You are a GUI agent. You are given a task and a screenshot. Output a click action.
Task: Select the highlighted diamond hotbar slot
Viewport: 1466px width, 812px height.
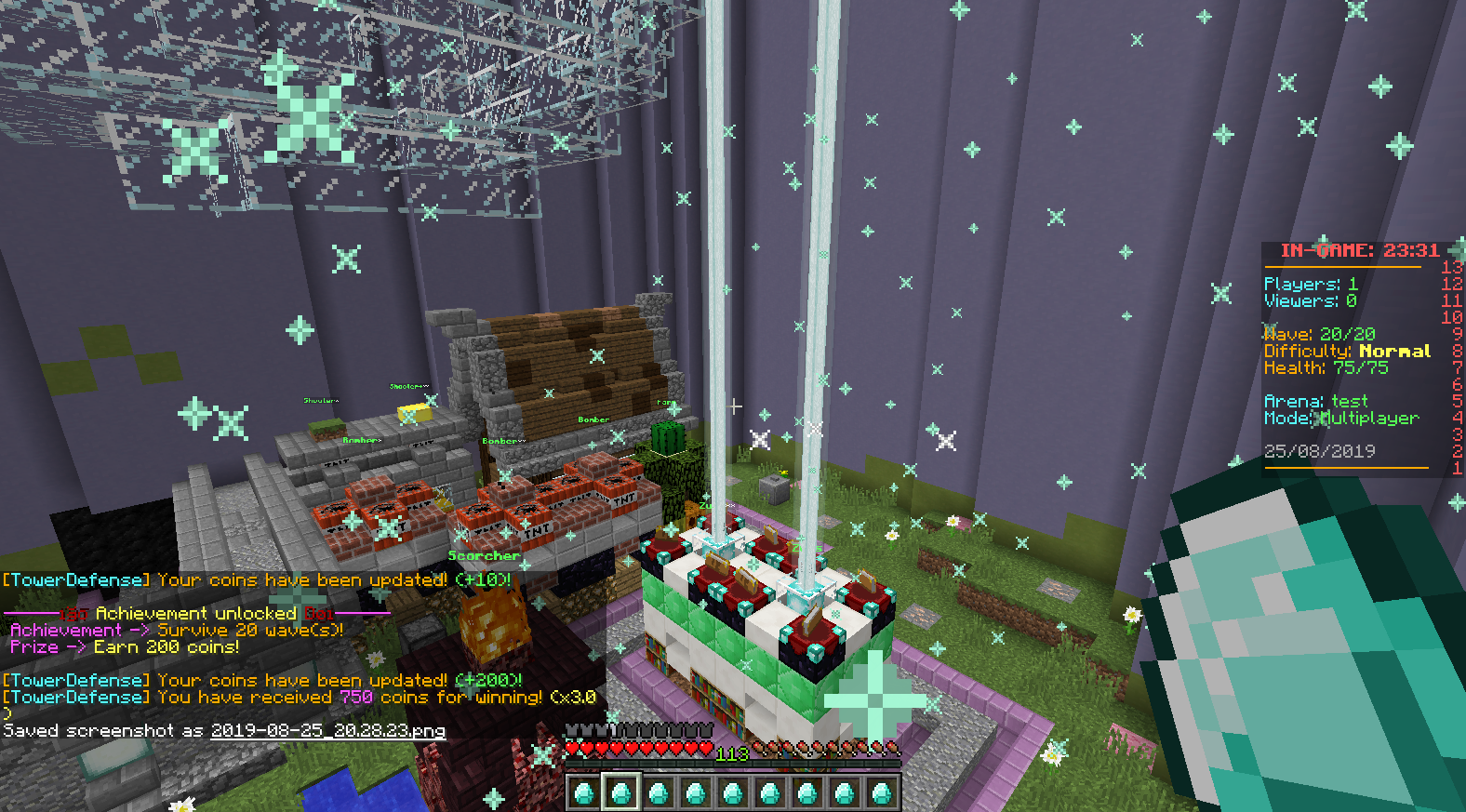[620, 793]
